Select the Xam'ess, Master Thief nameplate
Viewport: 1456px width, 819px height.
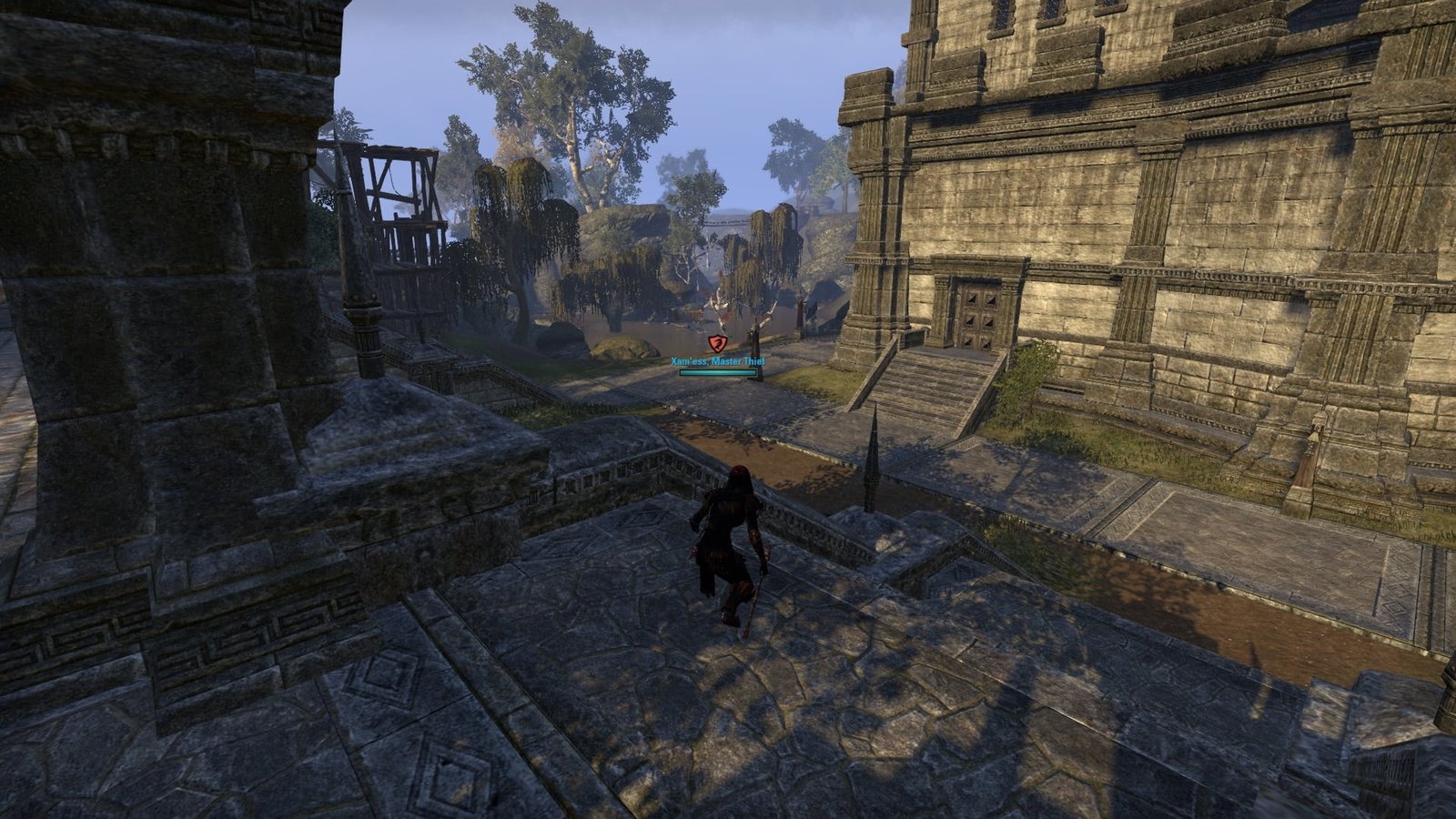point(718,362)
